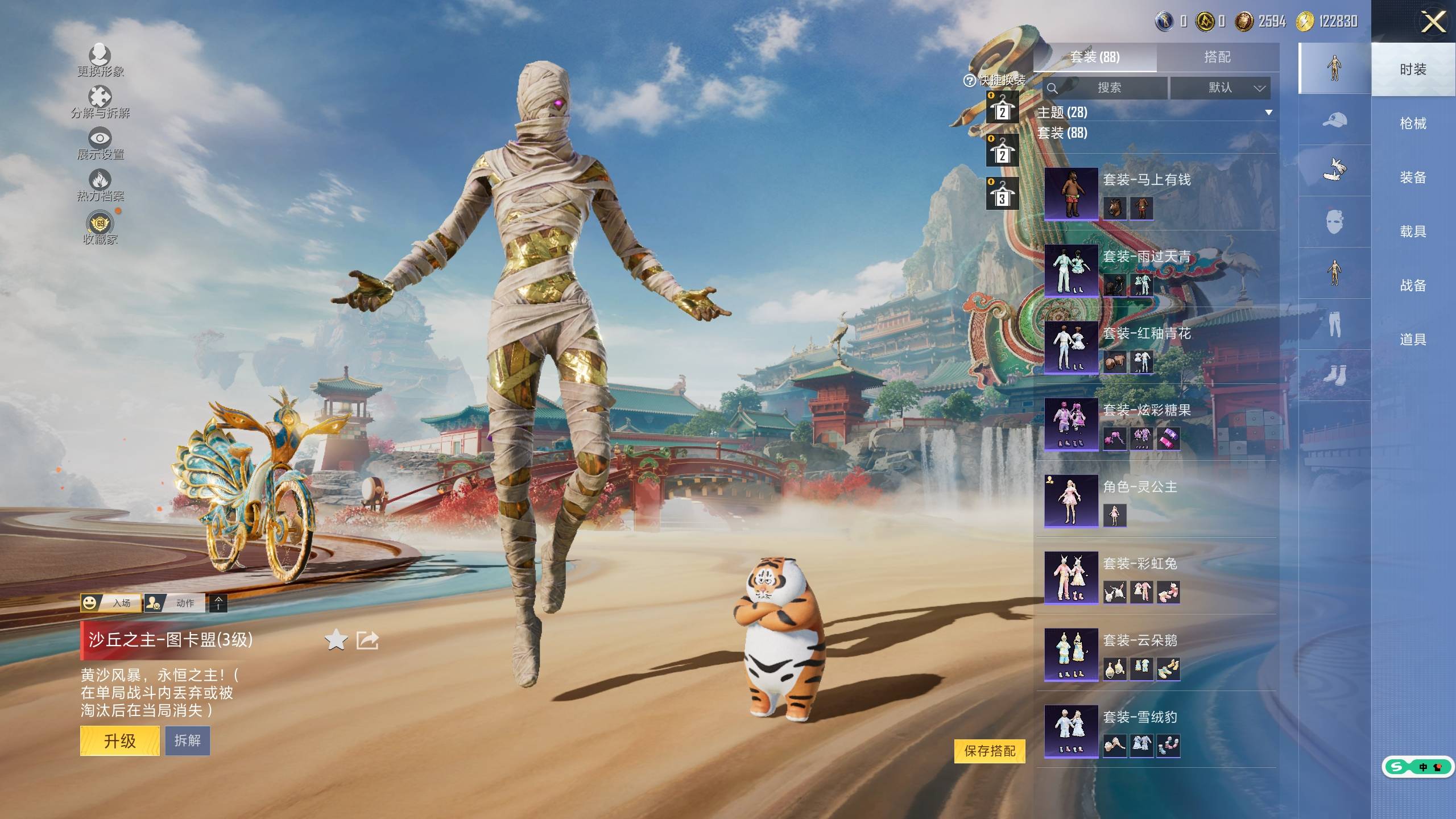The height and width of the screenshot is (819, 1456).
Task: Close the wardrobe screen with the X
Action: click(x=1433, y=23)
